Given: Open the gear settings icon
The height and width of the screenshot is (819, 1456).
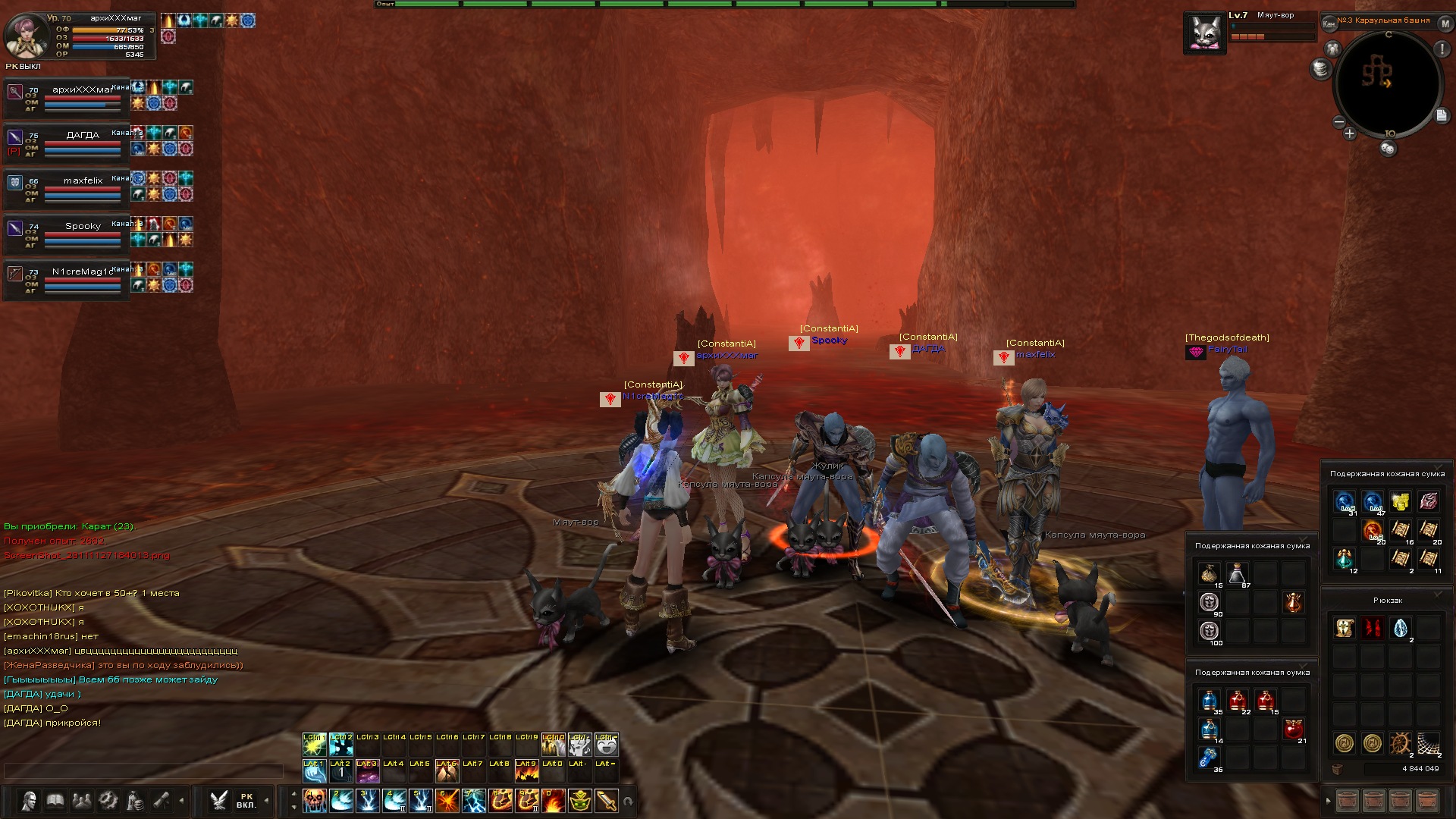Looking at the screenshot, I should point(108,801).
